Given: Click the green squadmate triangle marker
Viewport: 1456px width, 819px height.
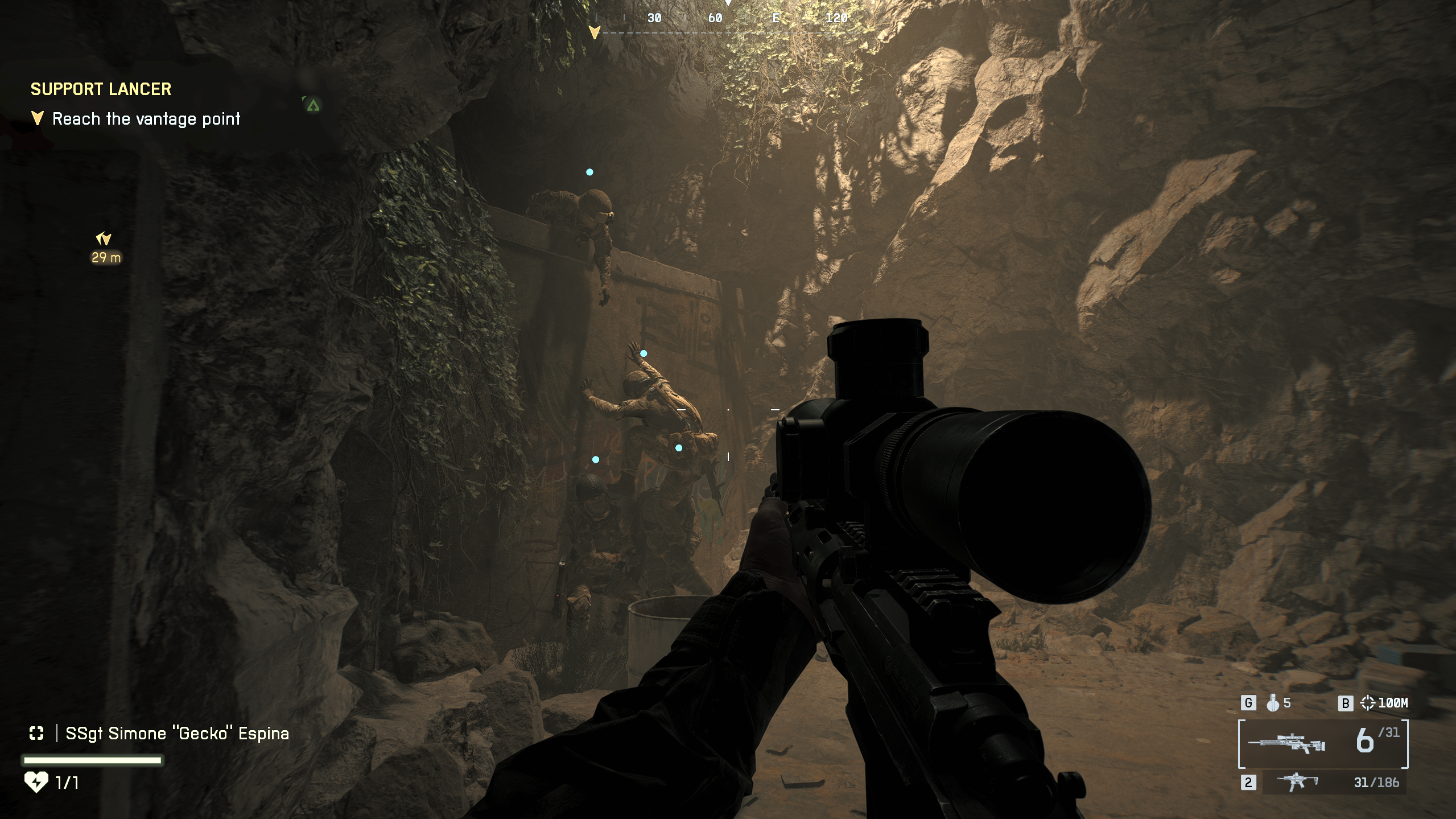Looking at the screenshot, I should [312, 105].
